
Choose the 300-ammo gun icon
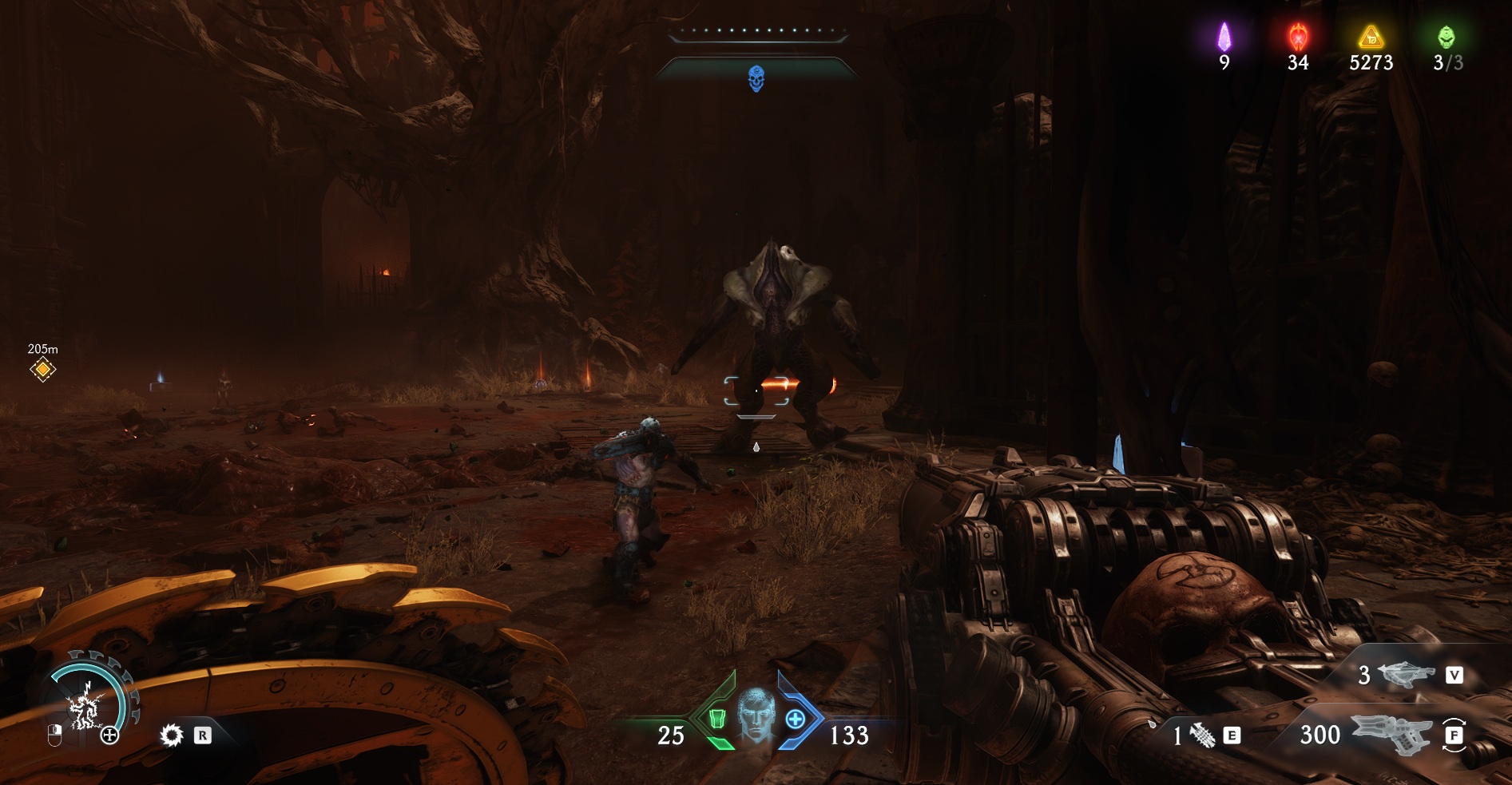pos(1391,733)
